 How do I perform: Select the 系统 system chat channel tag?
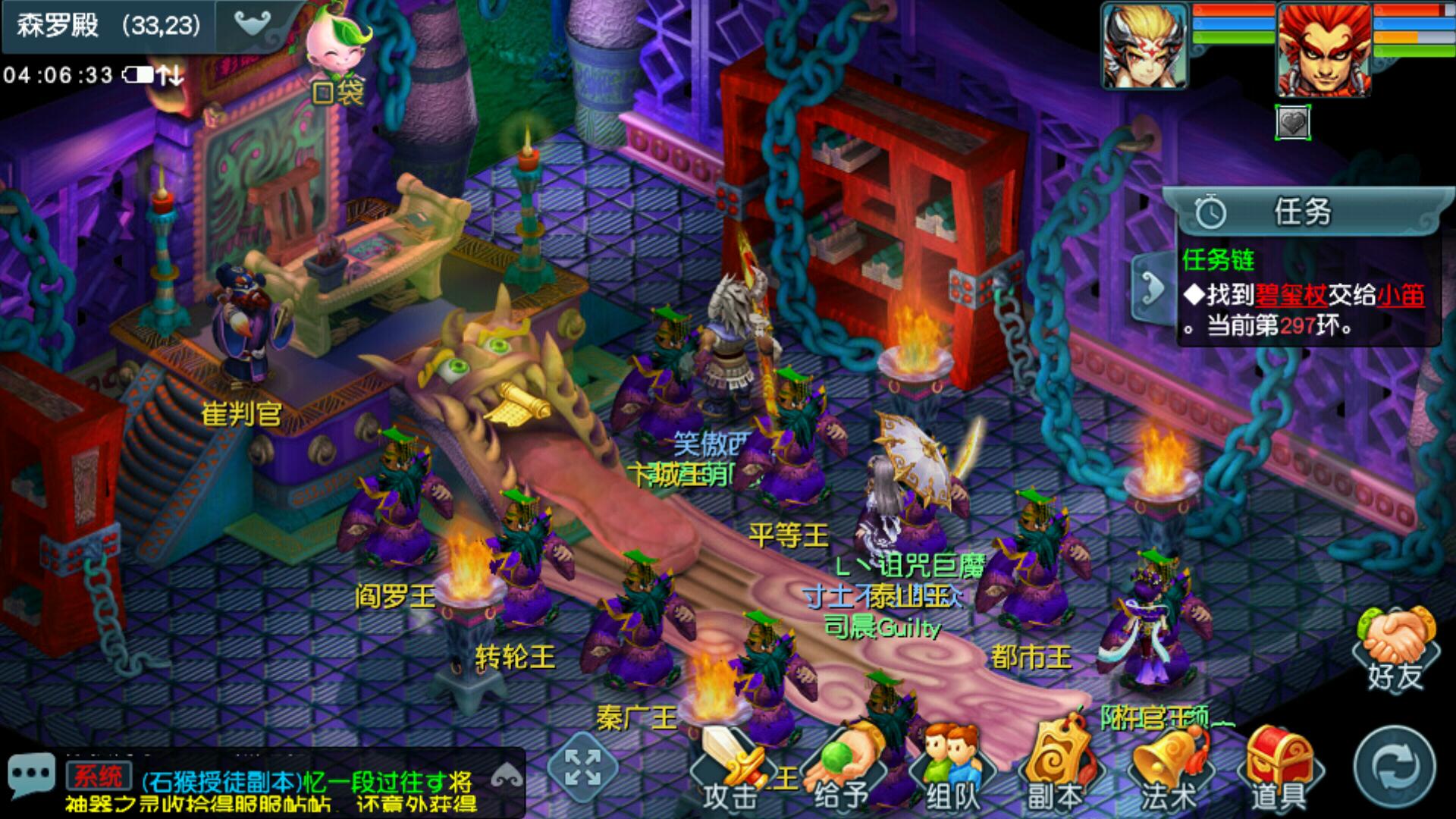(x=97, y=777)
